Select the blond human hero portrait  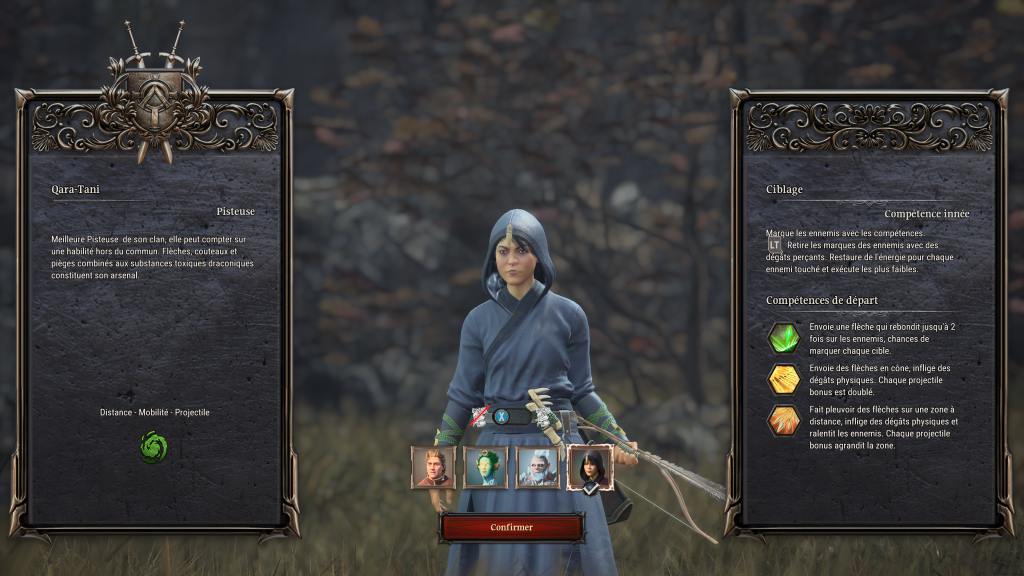(433, 467)
